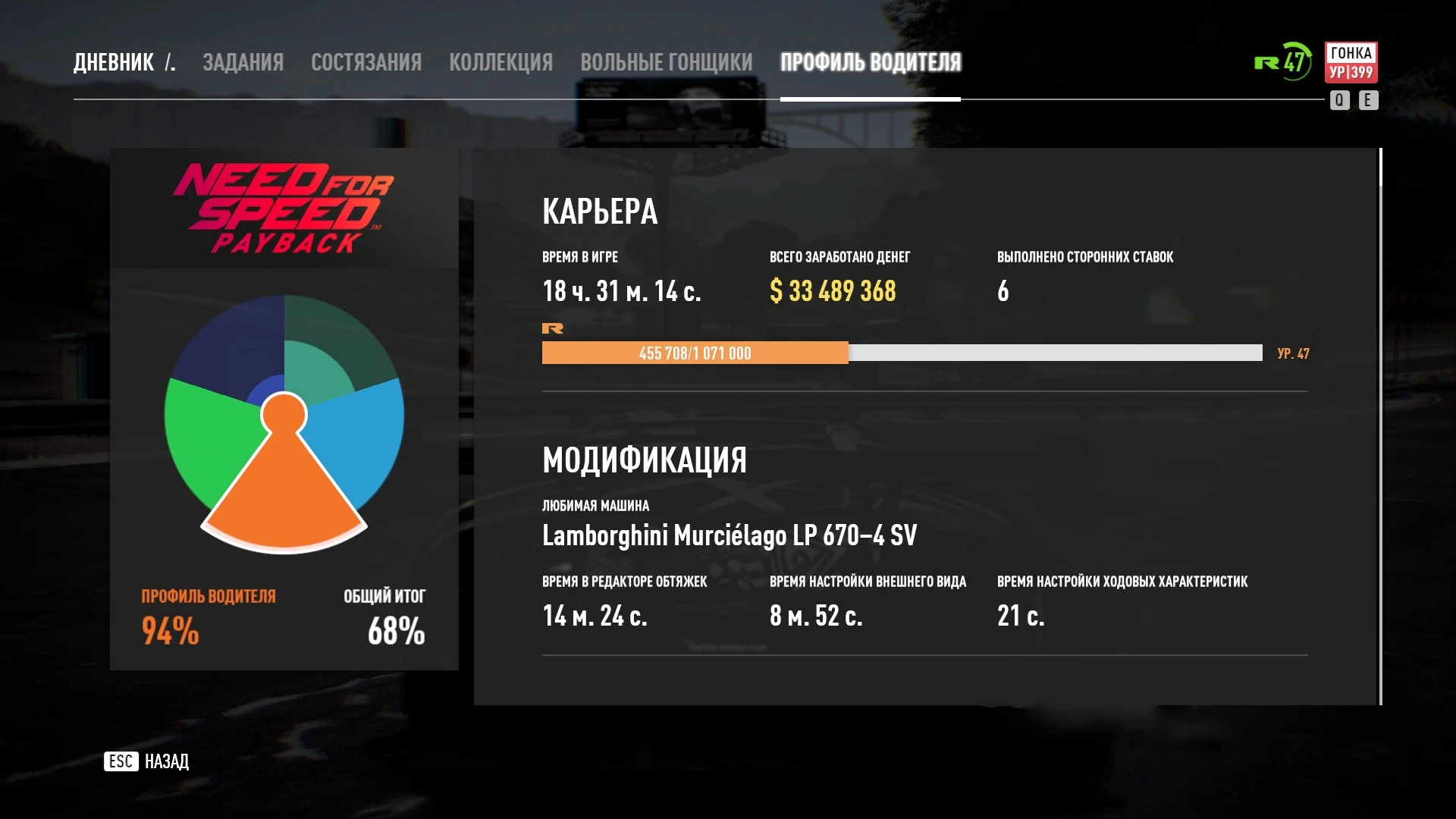This screenshot has height=819, width=1456.
Task: Select the active ПРОФИЛЬ ВОДИТЕЛЯ tab
Action: click(871, 62)
